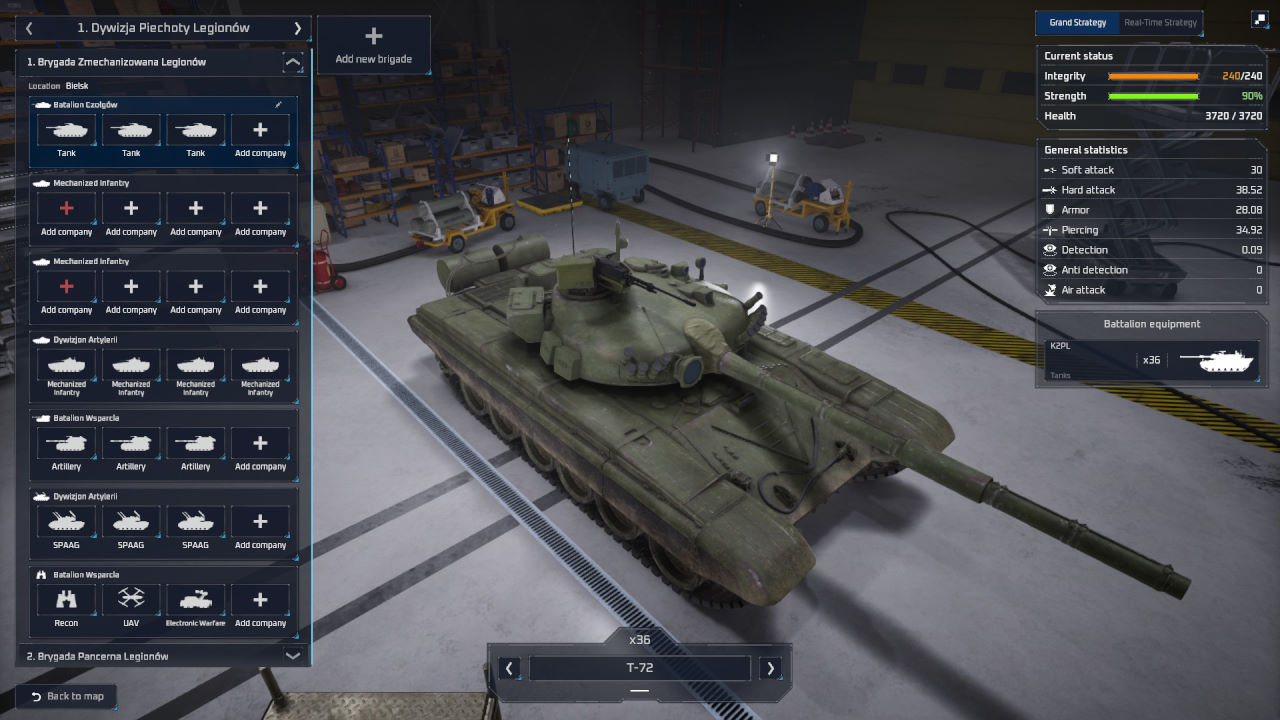The image size is (1280, 720).
Task: Add company to Batalion Czołgów
Action: (x=260, y=136)
